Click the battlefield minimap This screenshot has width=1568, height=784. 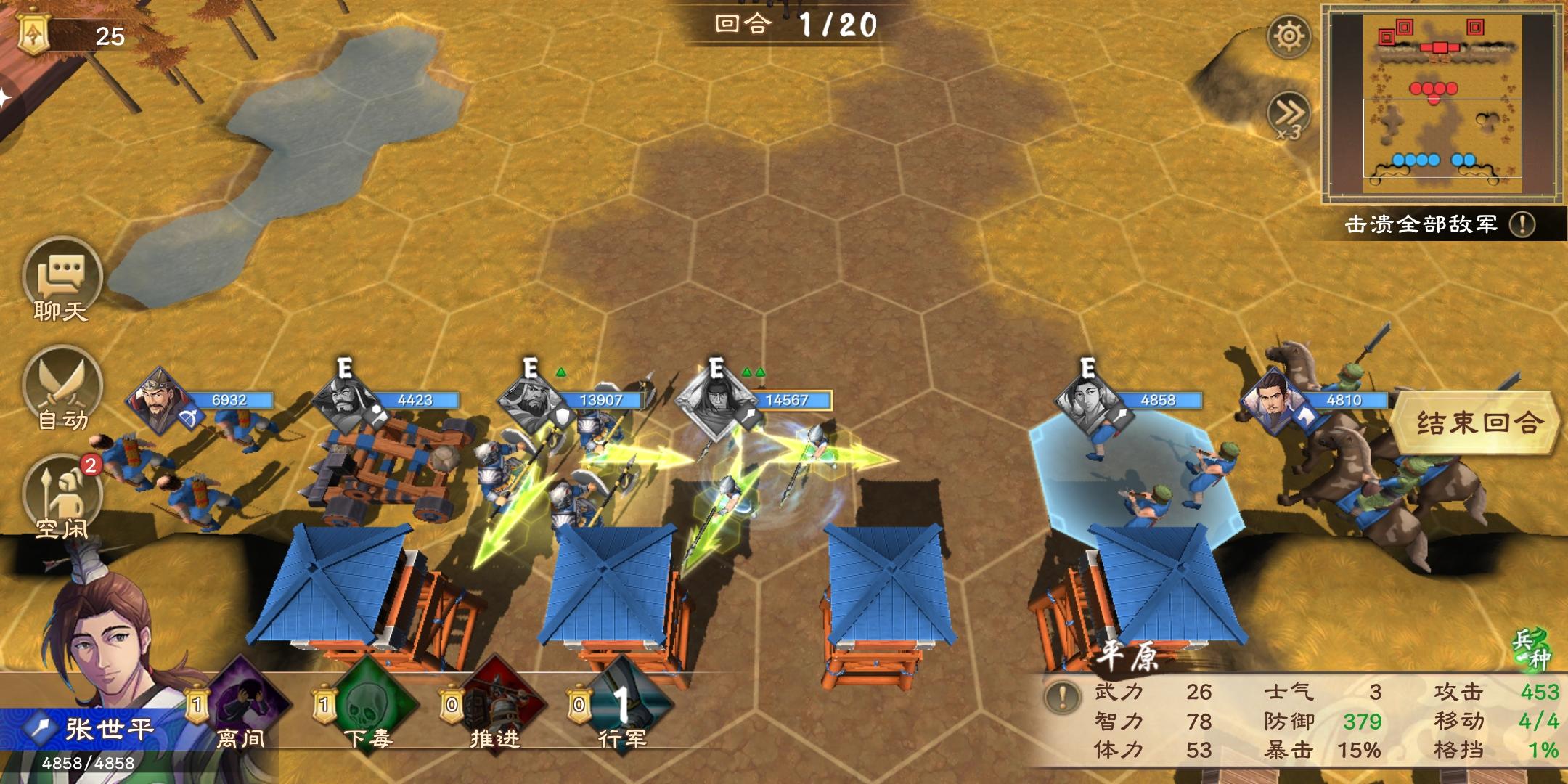tap(1442, 103)
